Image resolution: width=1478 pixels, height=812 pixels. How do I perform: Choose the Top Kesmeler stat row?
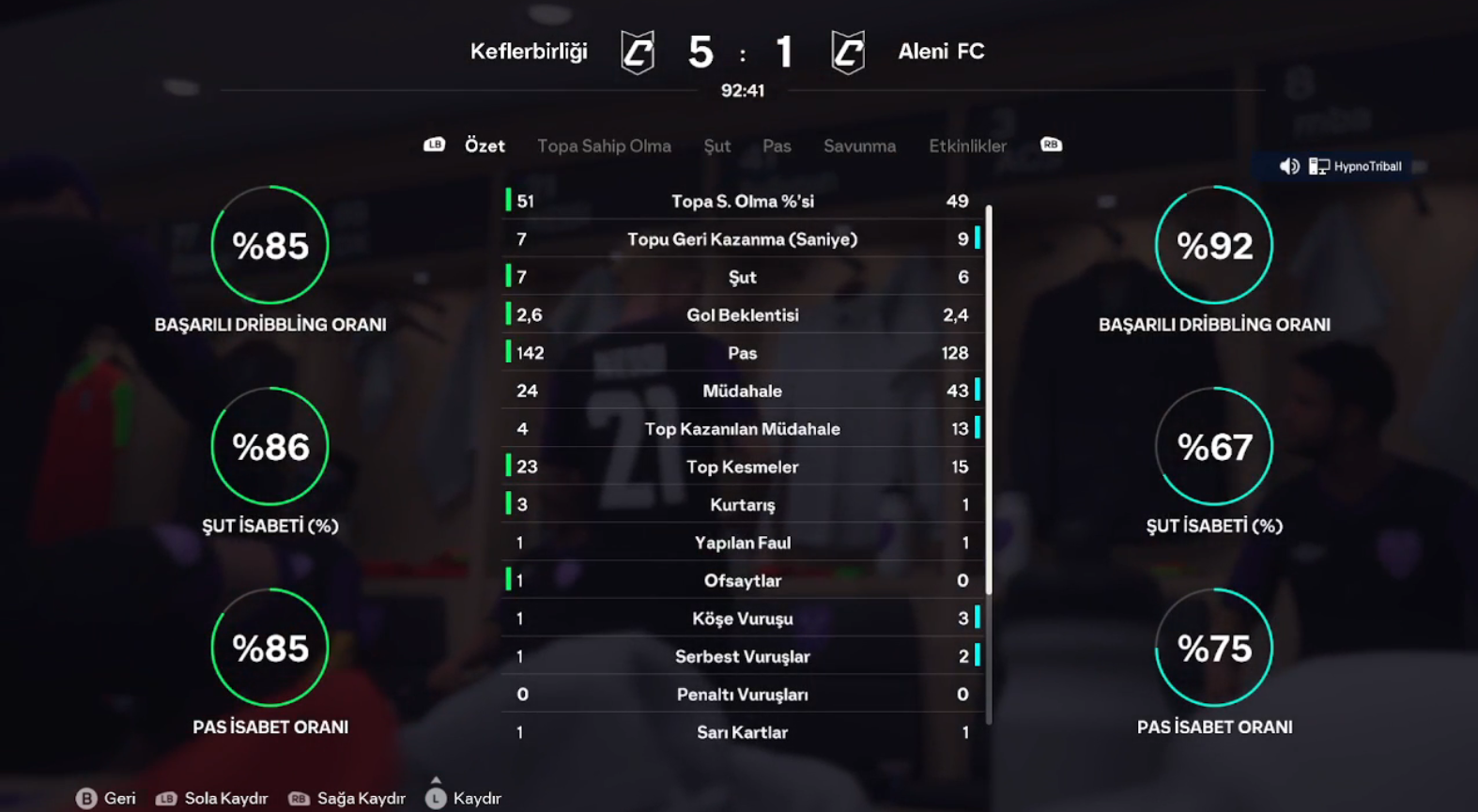(742, 467)
